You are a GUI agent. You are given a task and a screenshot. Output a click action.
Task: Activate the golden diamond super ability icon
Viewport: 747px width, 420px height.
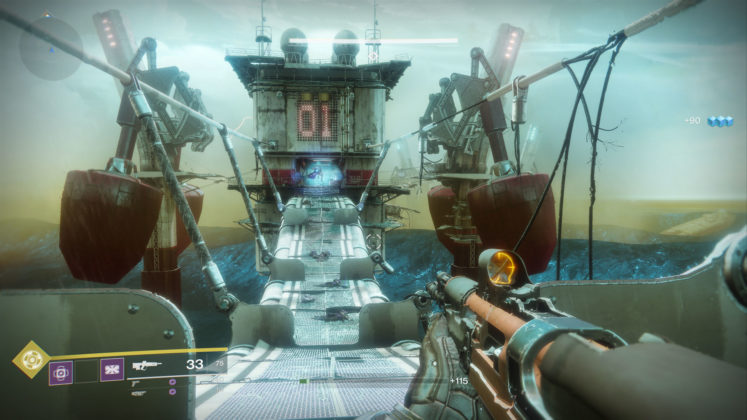pyautogui.click(x=30, y=359)
